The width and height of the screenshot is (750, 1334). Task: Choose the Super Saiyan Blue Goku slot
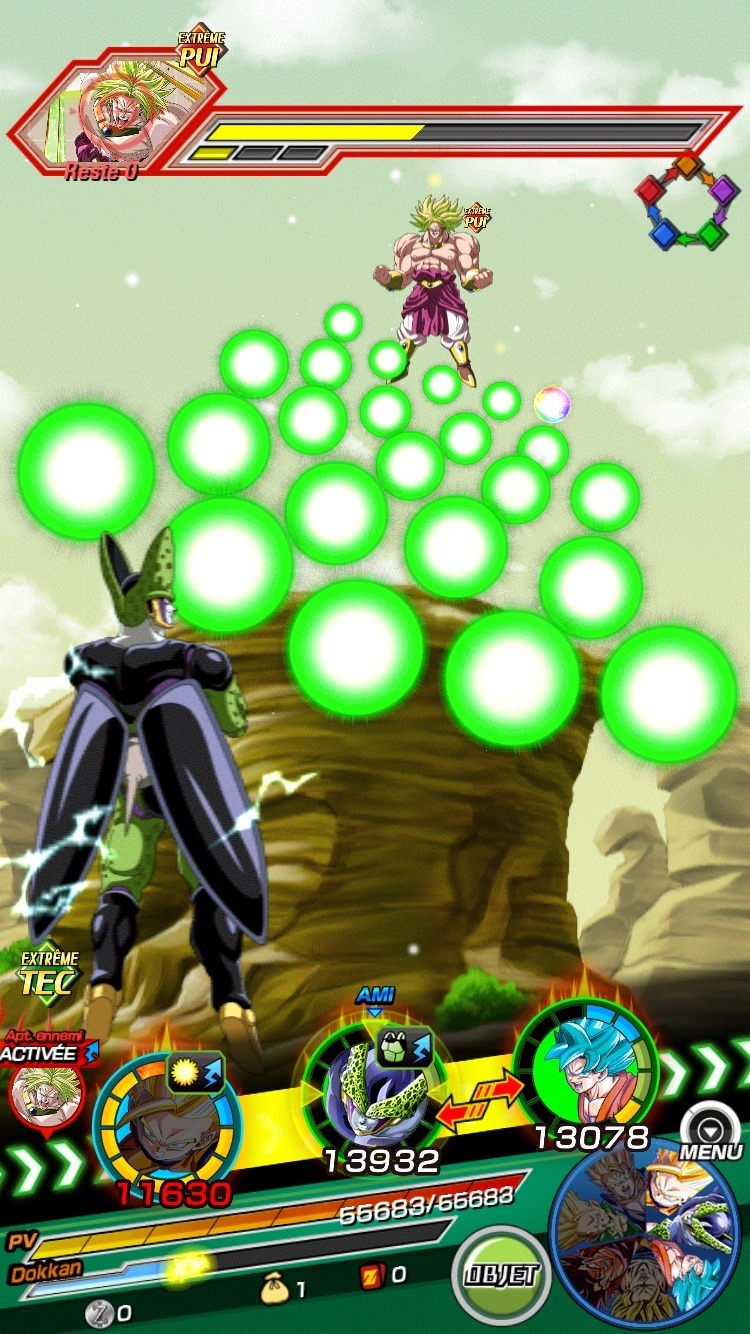click(585, 1068)
